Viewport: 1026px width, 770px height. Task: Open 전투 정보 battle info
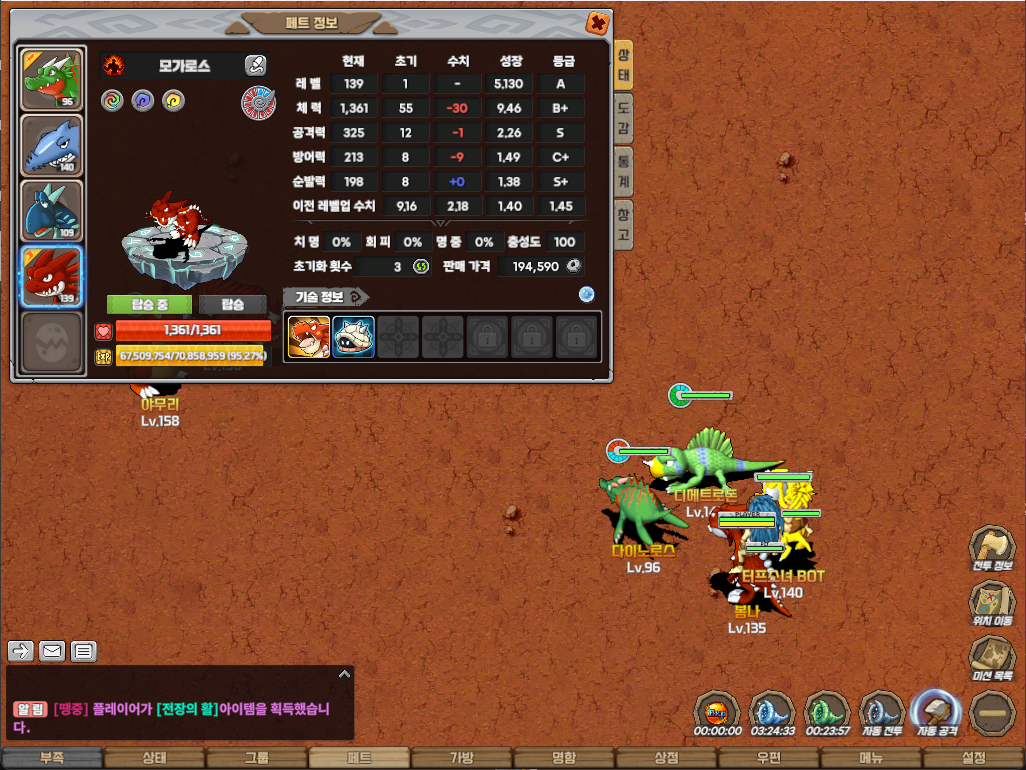991,548
